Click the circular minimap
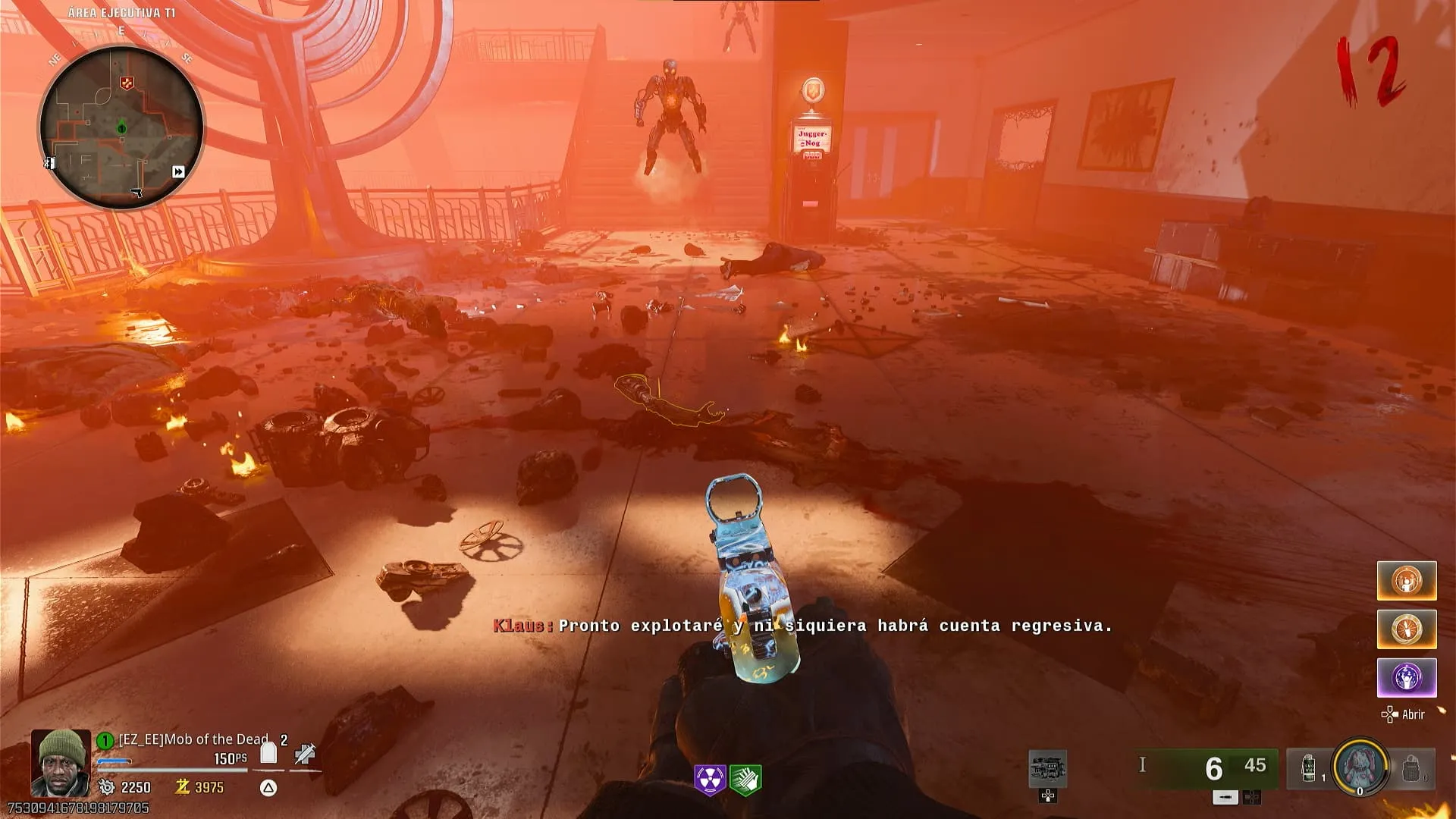The image size is (1456, 819). pos(121,127)
